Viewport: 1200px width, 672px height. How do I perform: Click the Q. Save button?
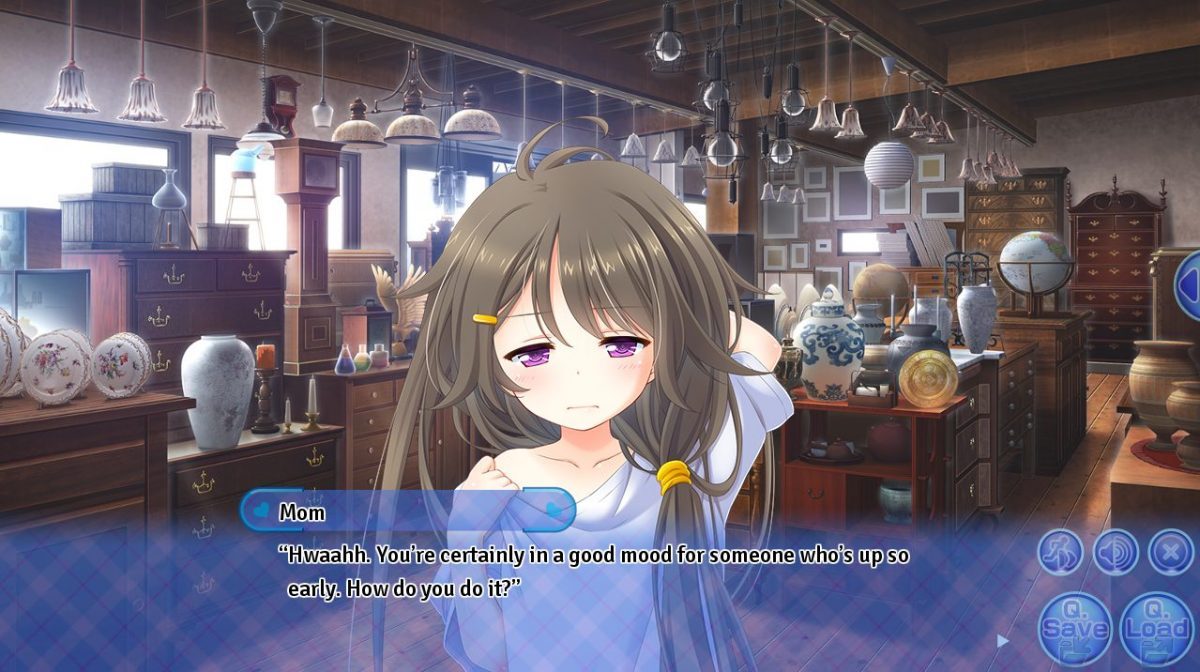[x=1075, y=628]
